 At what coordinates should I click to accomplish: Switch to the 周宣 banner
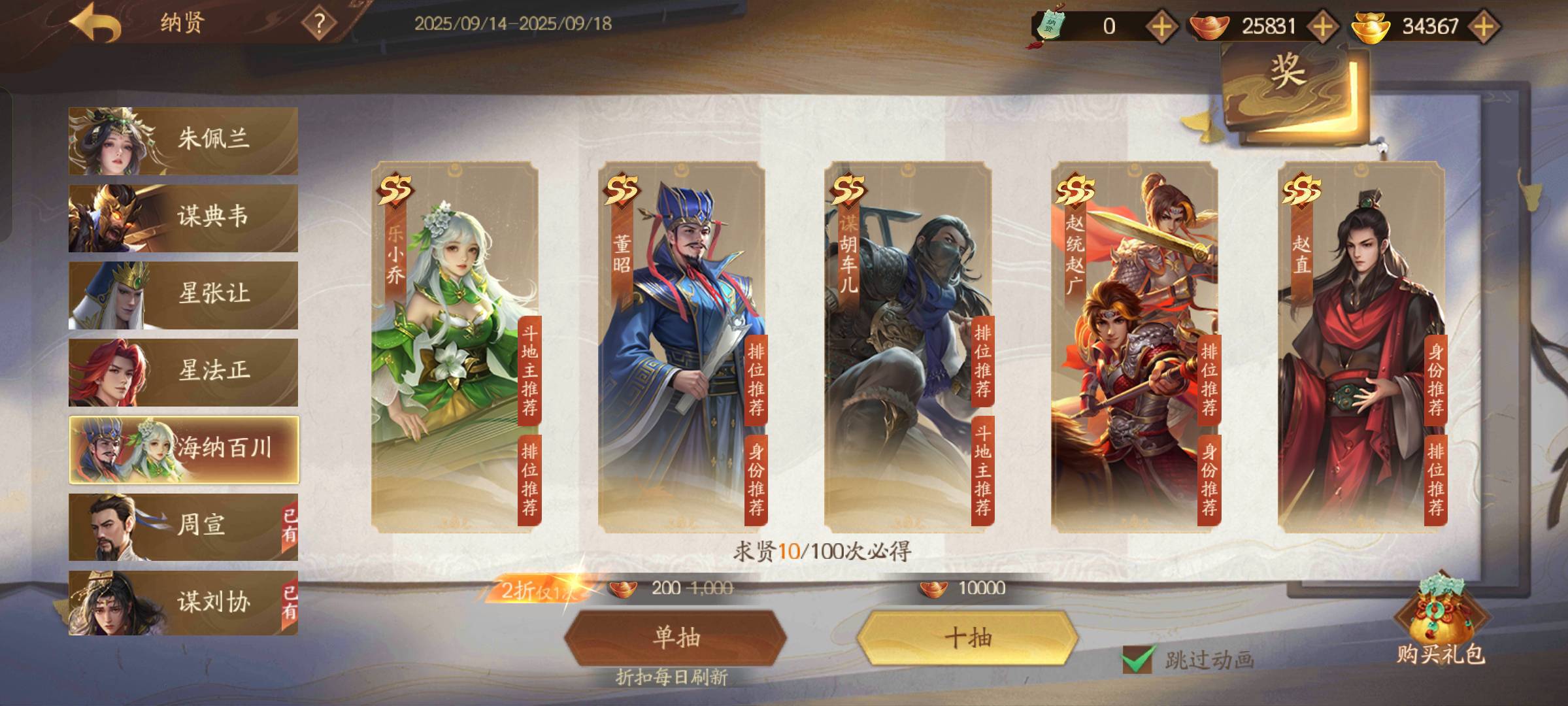pos(183,526)
